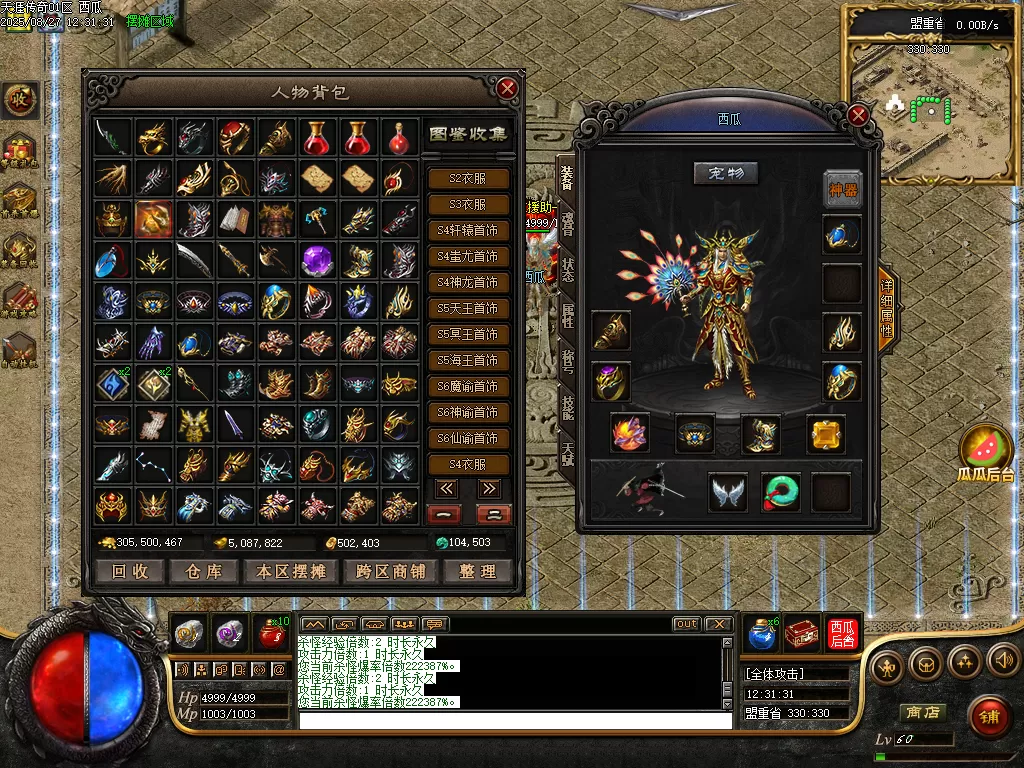
Task: Sort the bag with 整理
Action: [x=477, y=571]
